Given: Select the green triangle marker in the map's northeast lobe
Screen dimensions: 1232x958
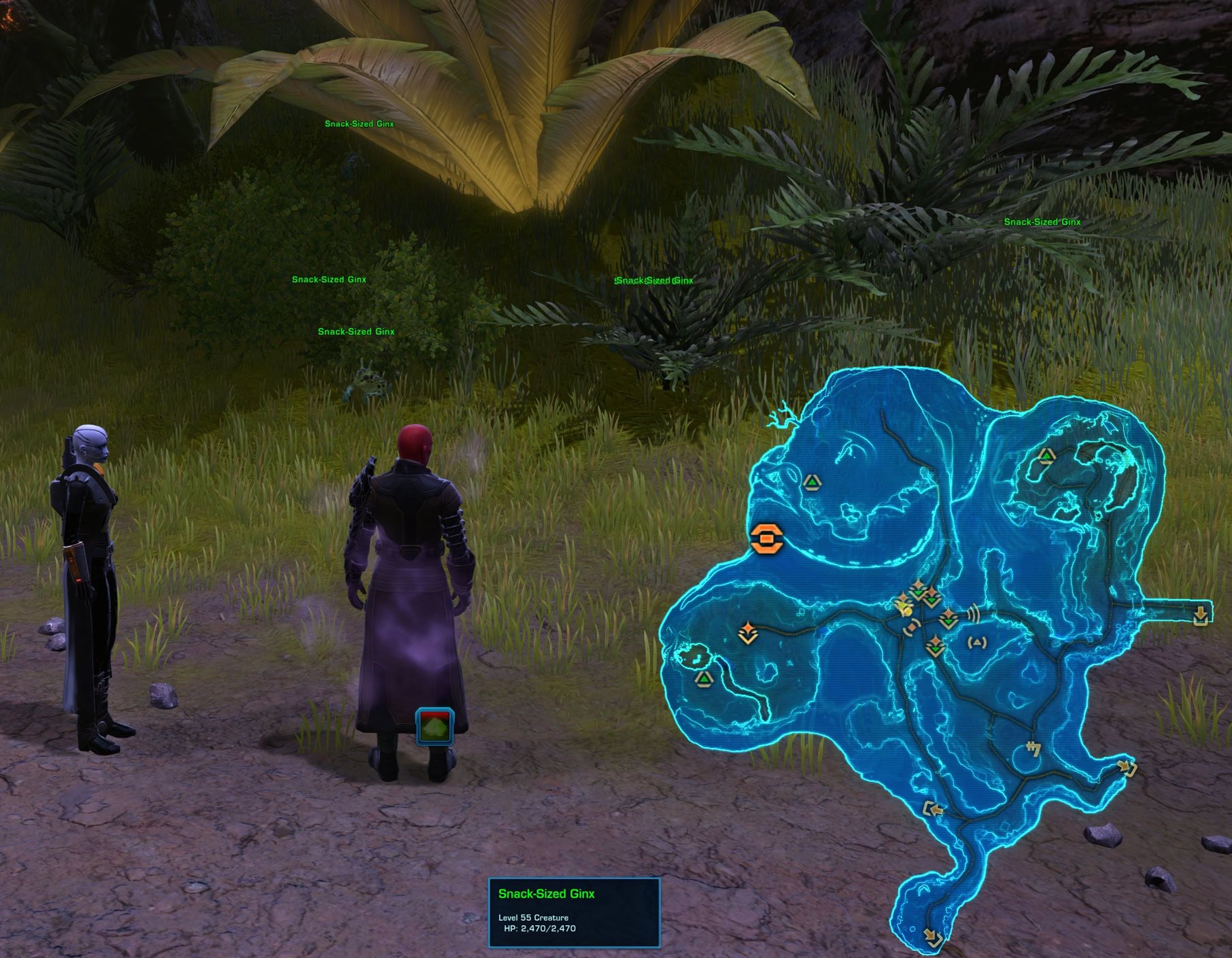Looking at the screenshot, I should 1046,456.
